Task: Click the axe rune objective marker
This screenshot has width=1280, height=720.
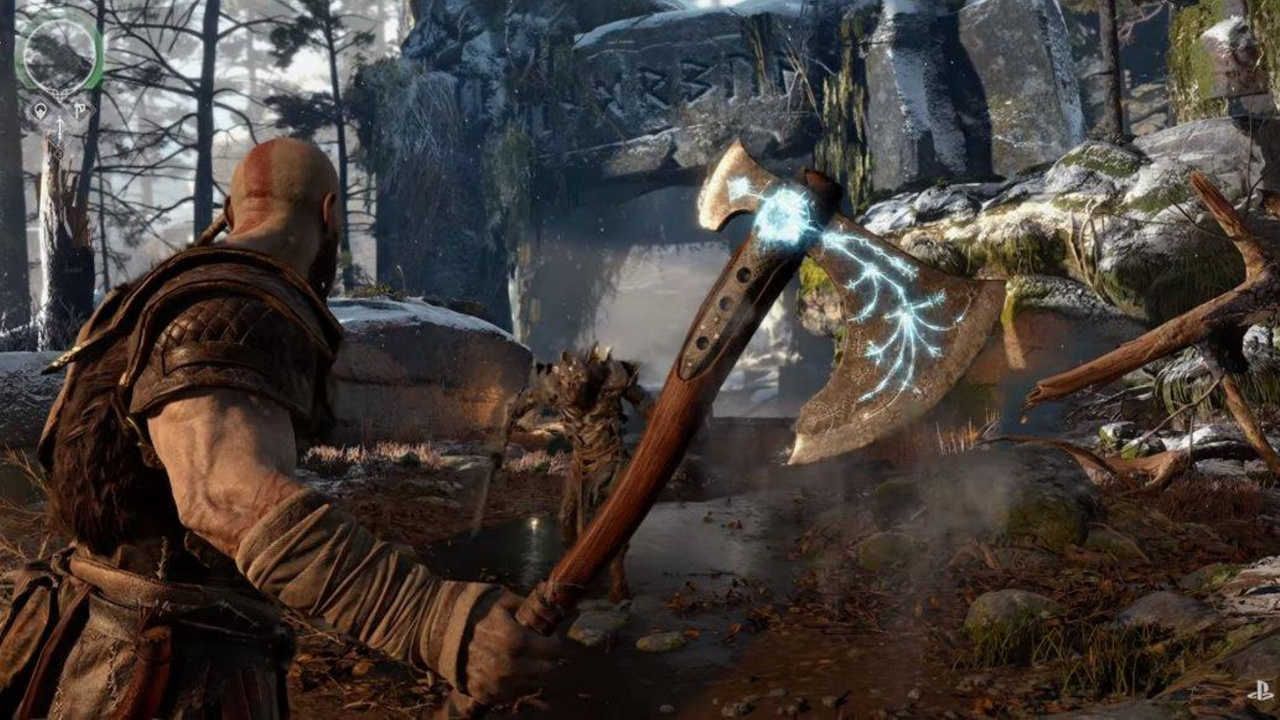Action: tap(80, 108)
